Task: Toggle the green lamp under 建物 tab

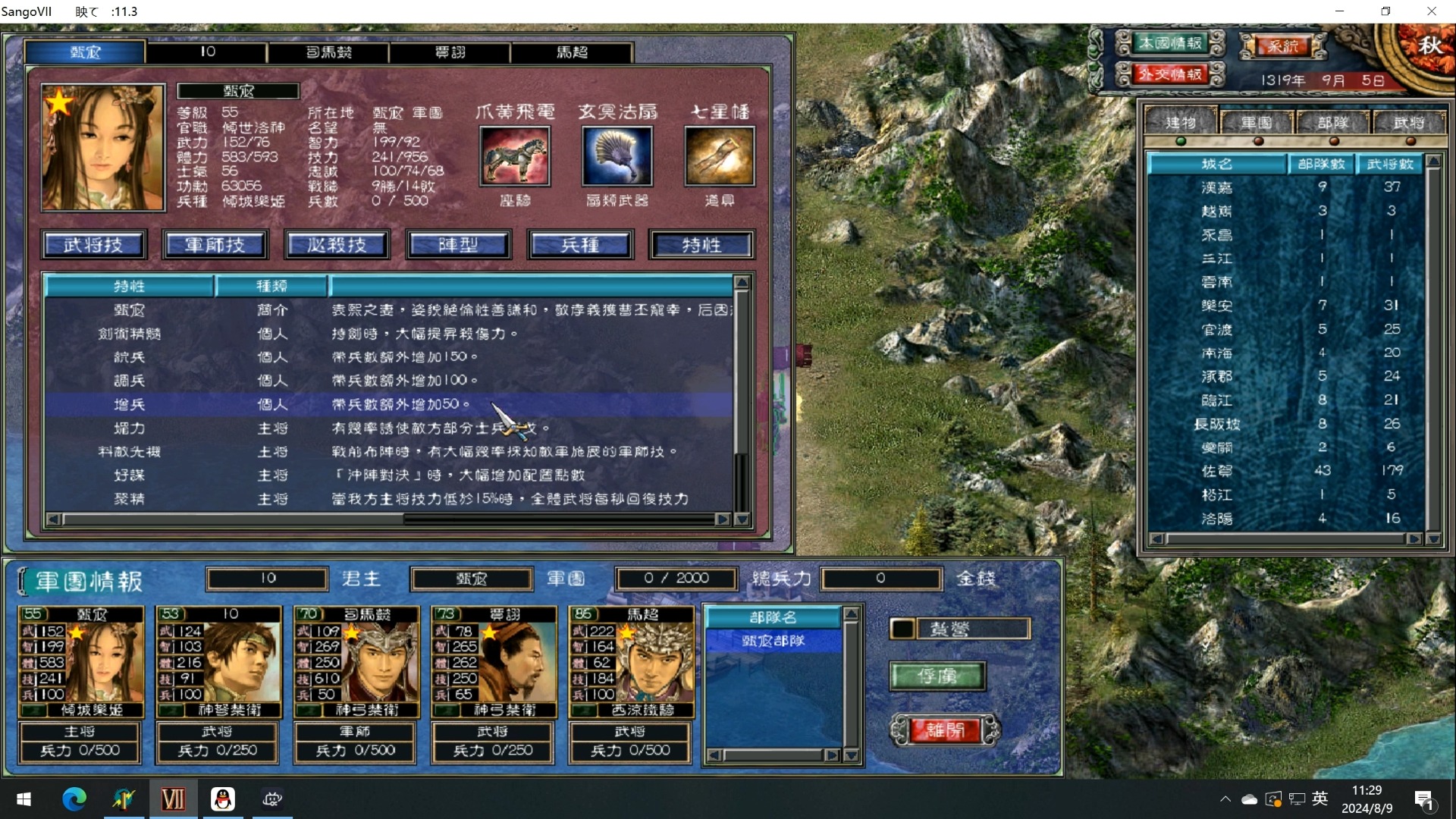Action: click(1181, 140)
